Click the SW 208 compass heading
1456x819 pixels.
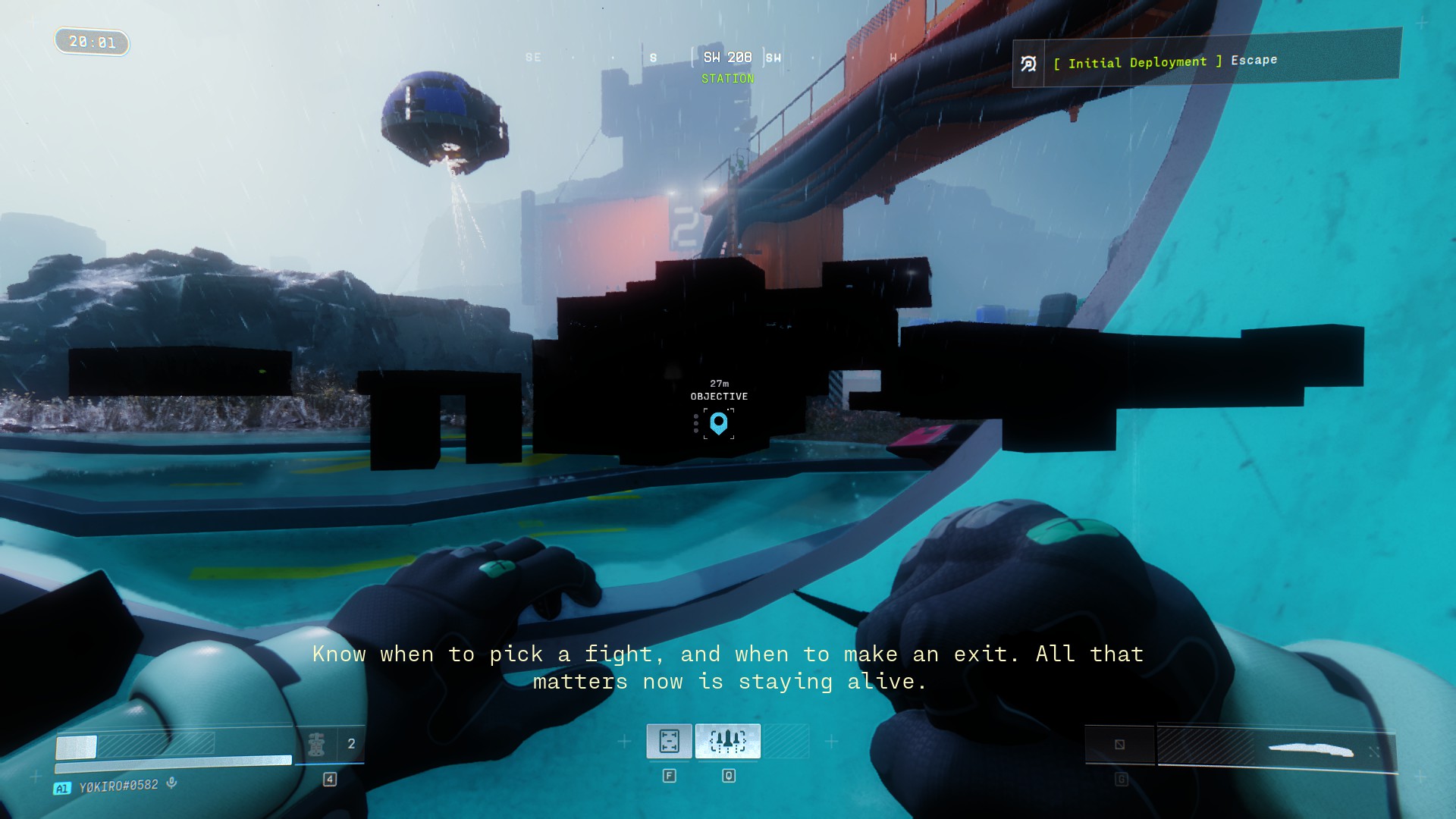[x=727, y=58]
